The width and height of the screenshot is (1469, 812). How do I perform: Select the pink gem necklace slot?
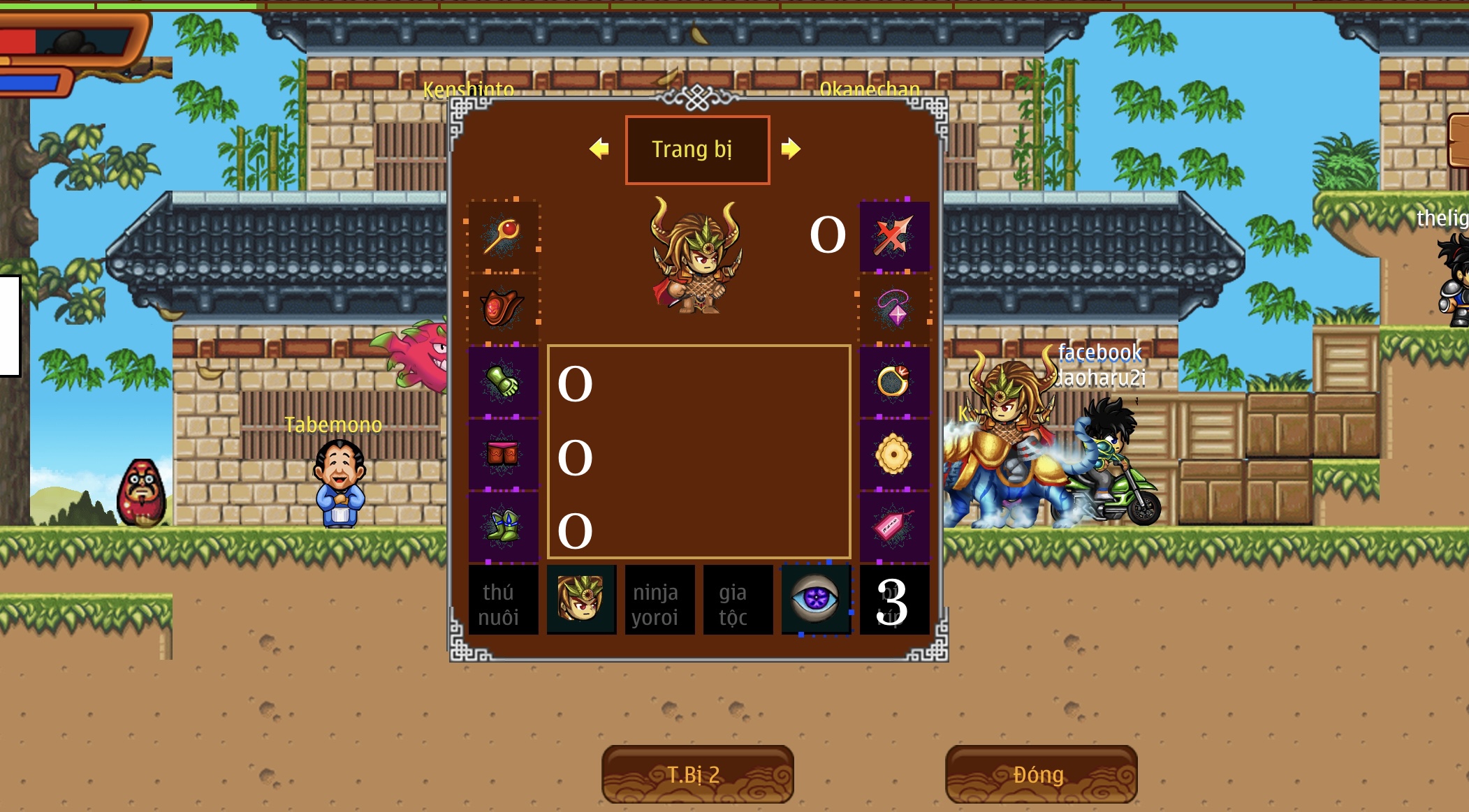click(894, 308)
